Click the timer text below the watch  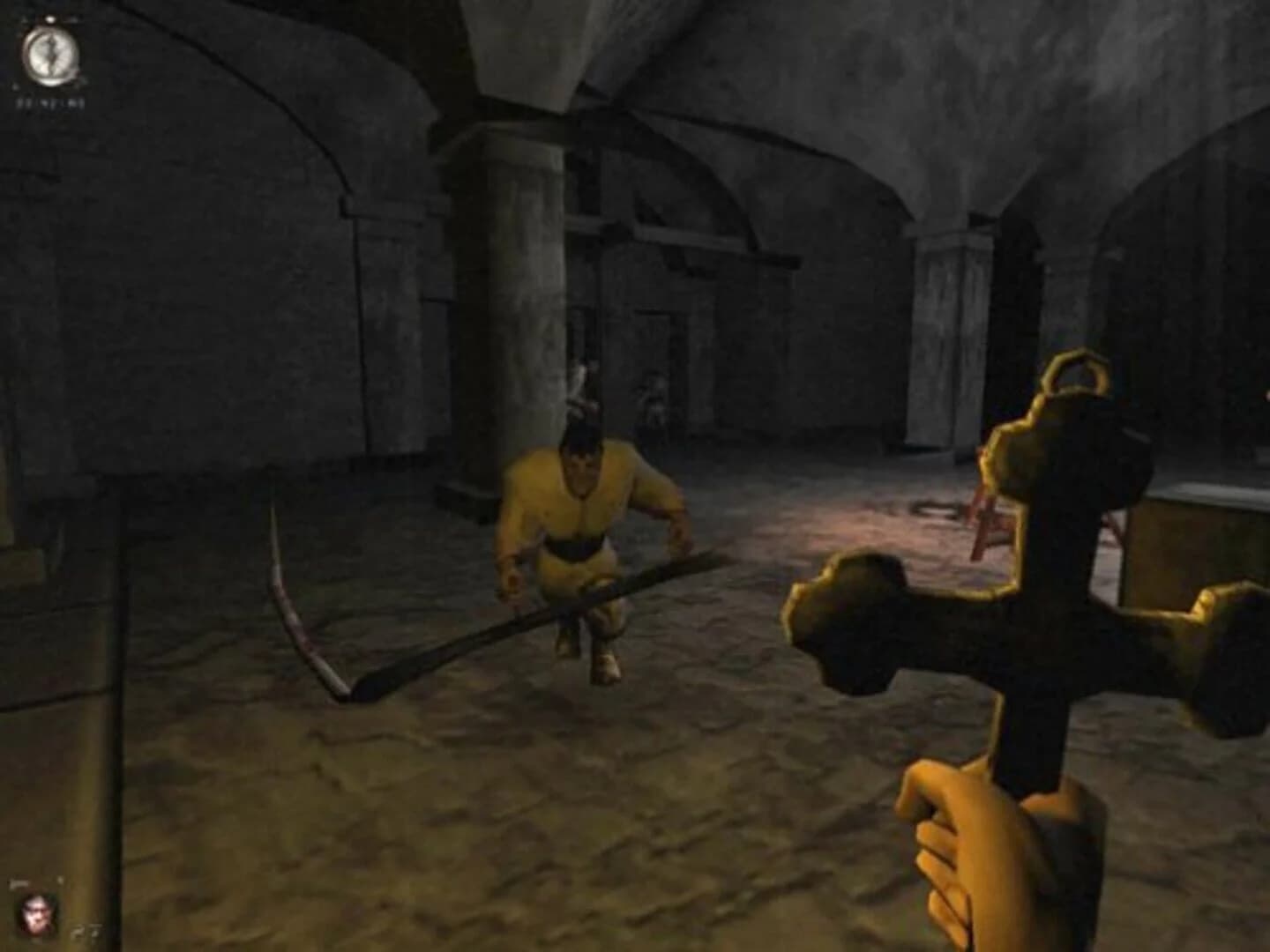50,103
